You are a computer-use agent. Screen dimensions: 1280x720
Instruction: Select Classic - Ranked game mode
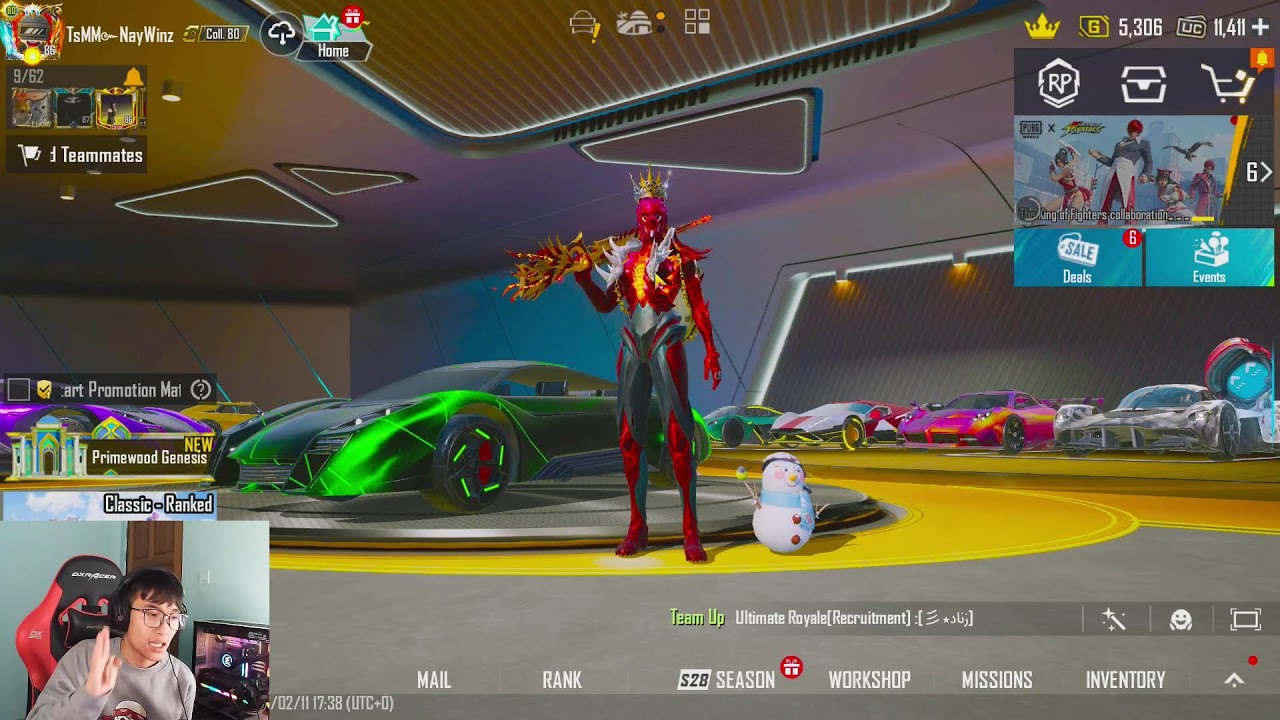pos(158,504)
